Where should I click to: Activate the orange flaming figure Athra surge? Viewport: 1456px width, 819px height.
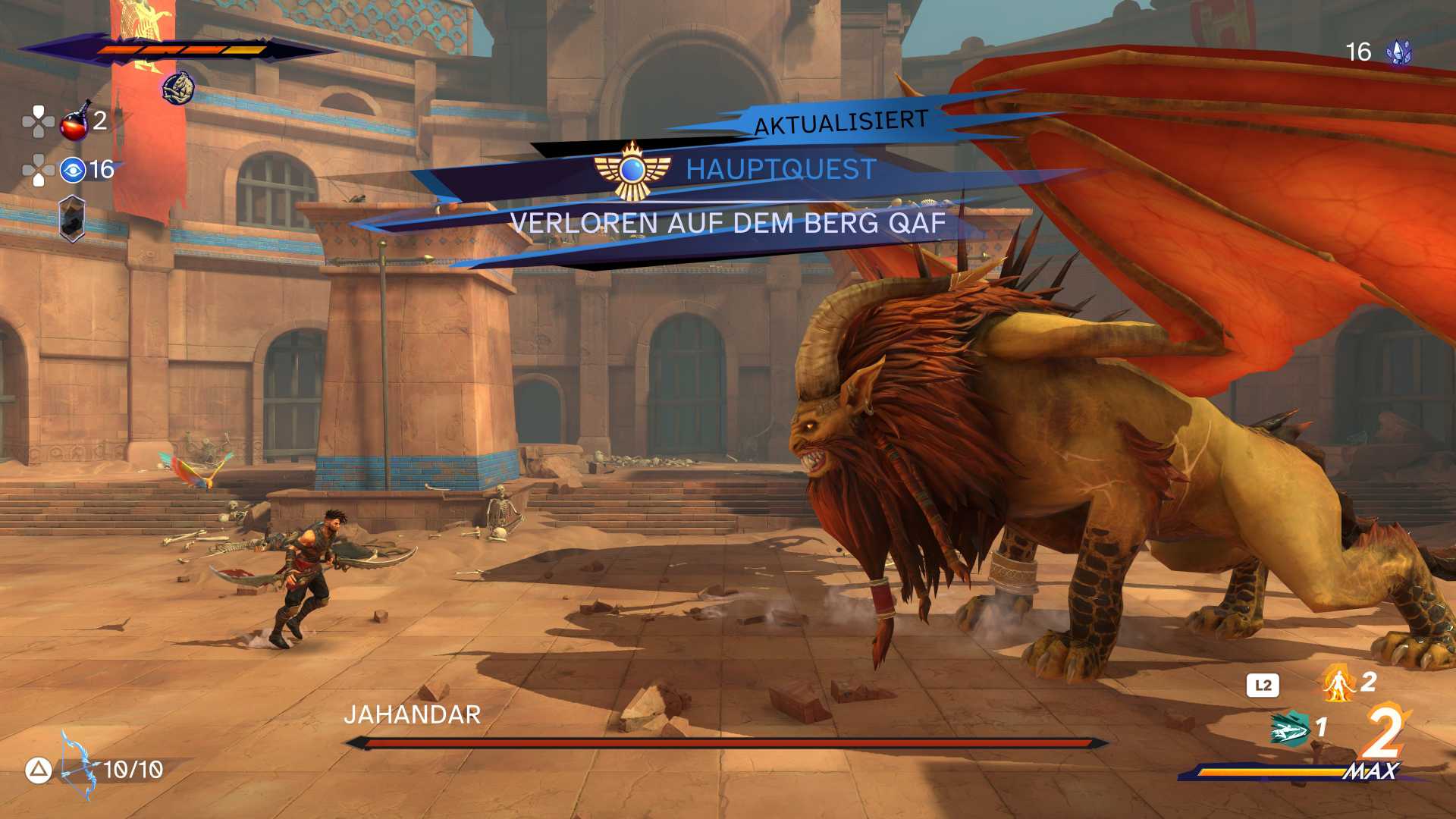(x=1339, y=682)
